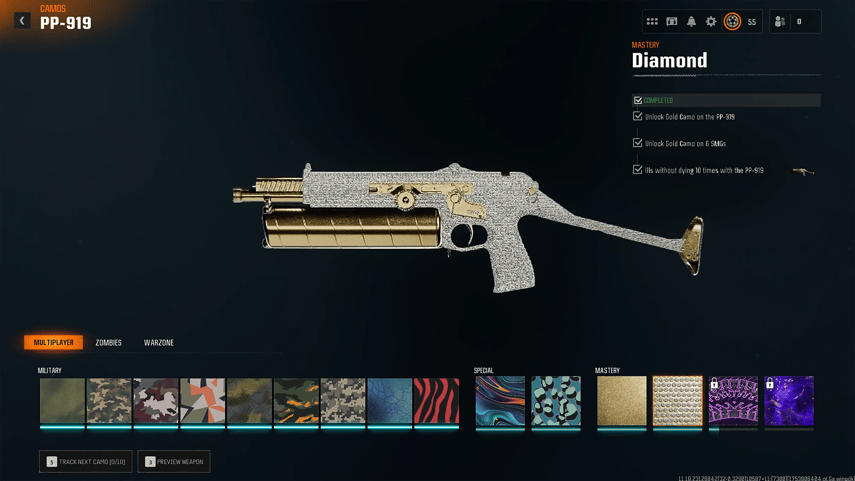The height and width of the screenshot is (481, 855).
Task: Choose the red zebra-stripe military camo
Action: pyautogui.click(x=436, y=401)
